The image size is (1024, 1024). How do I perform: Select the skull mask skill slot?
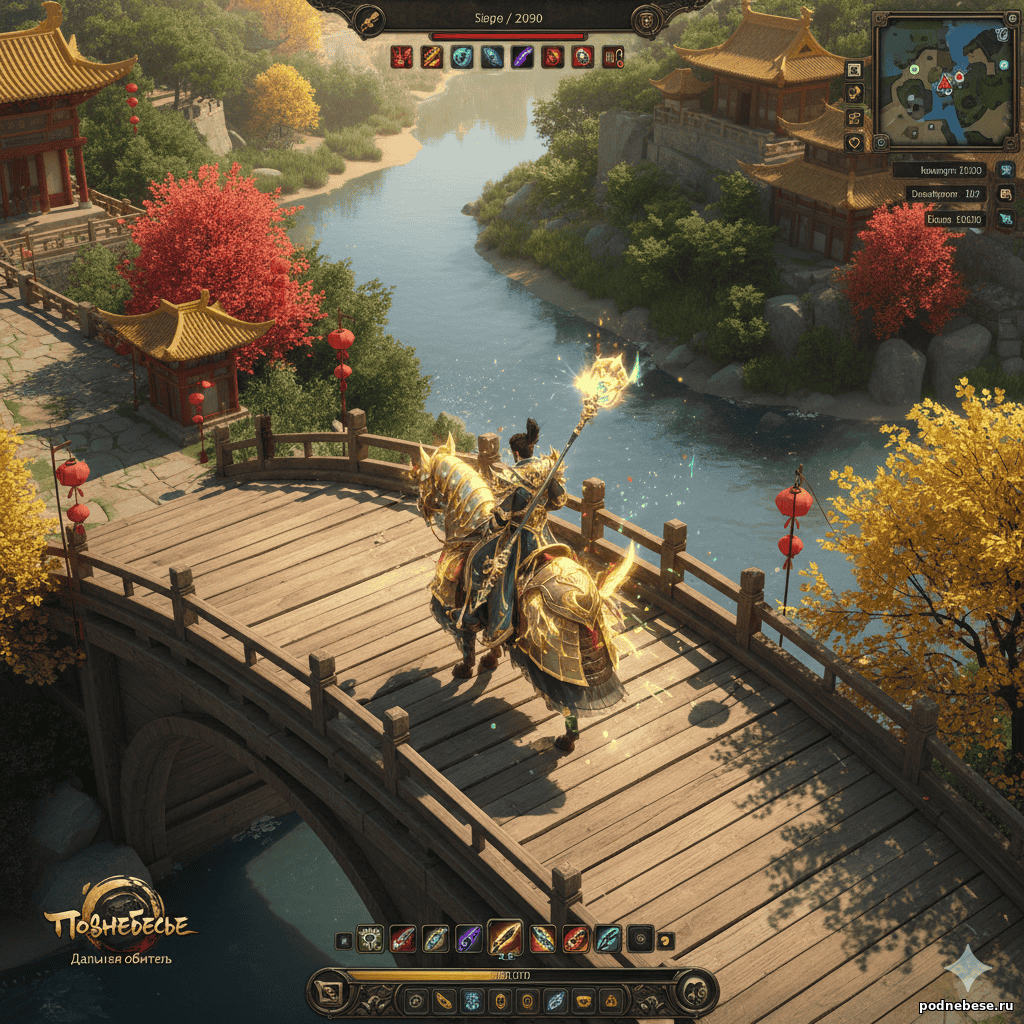coord(370,939)
